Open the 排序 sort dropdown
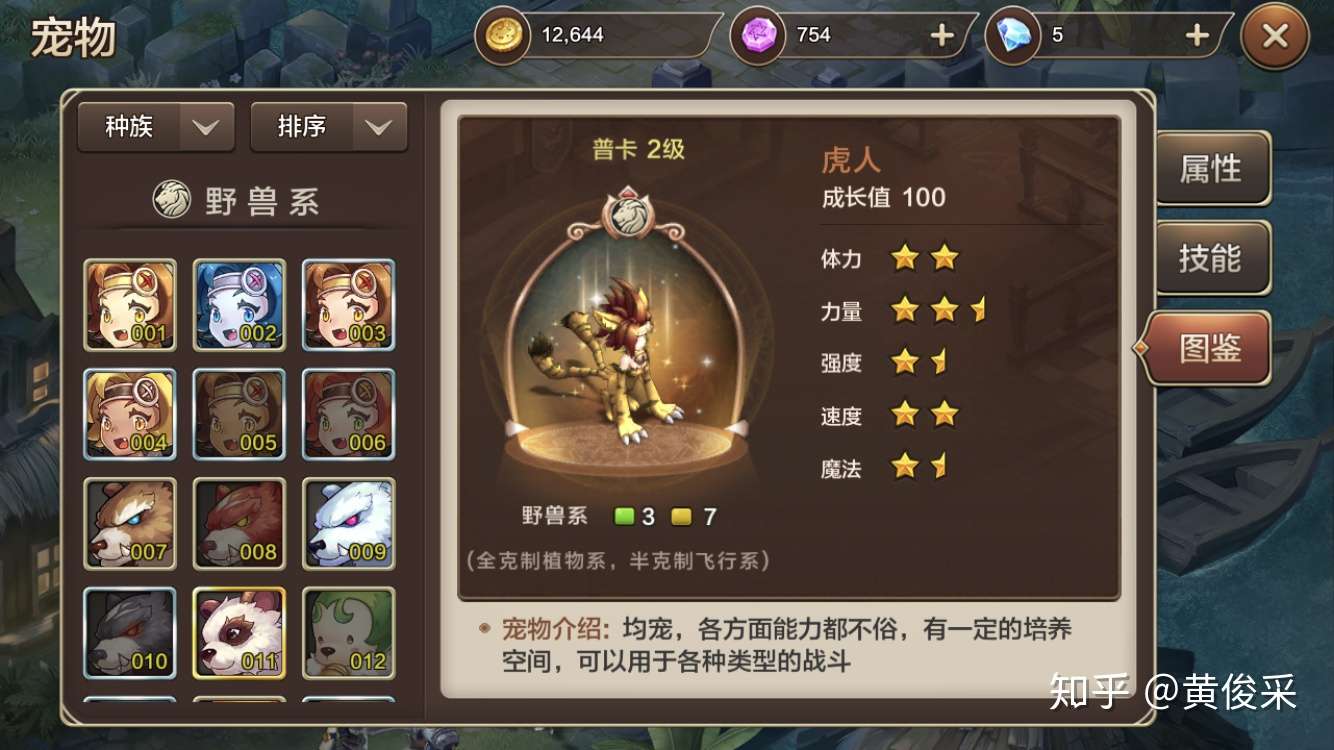This screenshot has height=750, width=1334. pyautogui.click(x=328, y=126)
